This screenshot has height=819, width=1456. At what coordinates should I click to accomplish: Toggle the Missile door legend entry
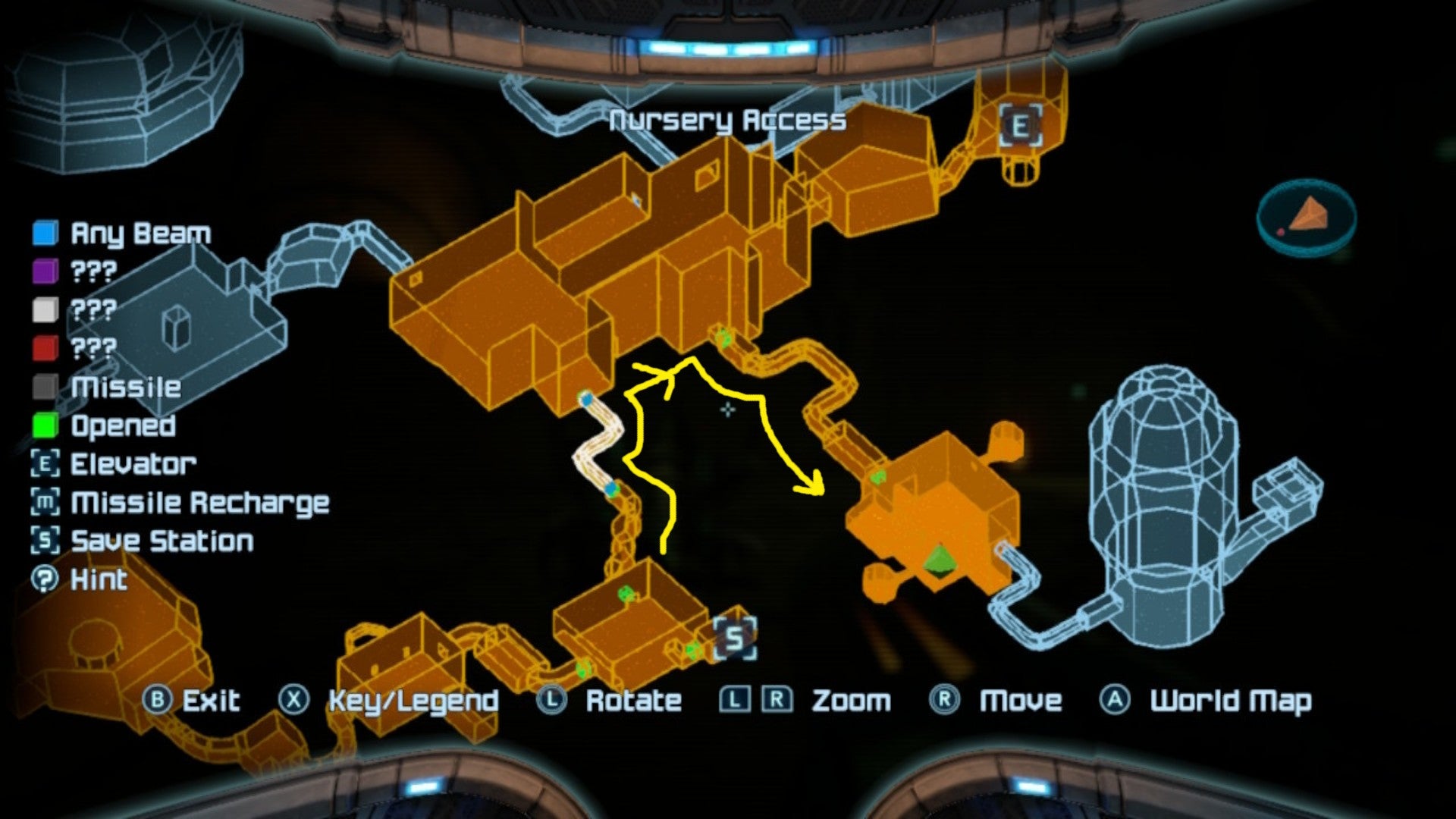44,388
